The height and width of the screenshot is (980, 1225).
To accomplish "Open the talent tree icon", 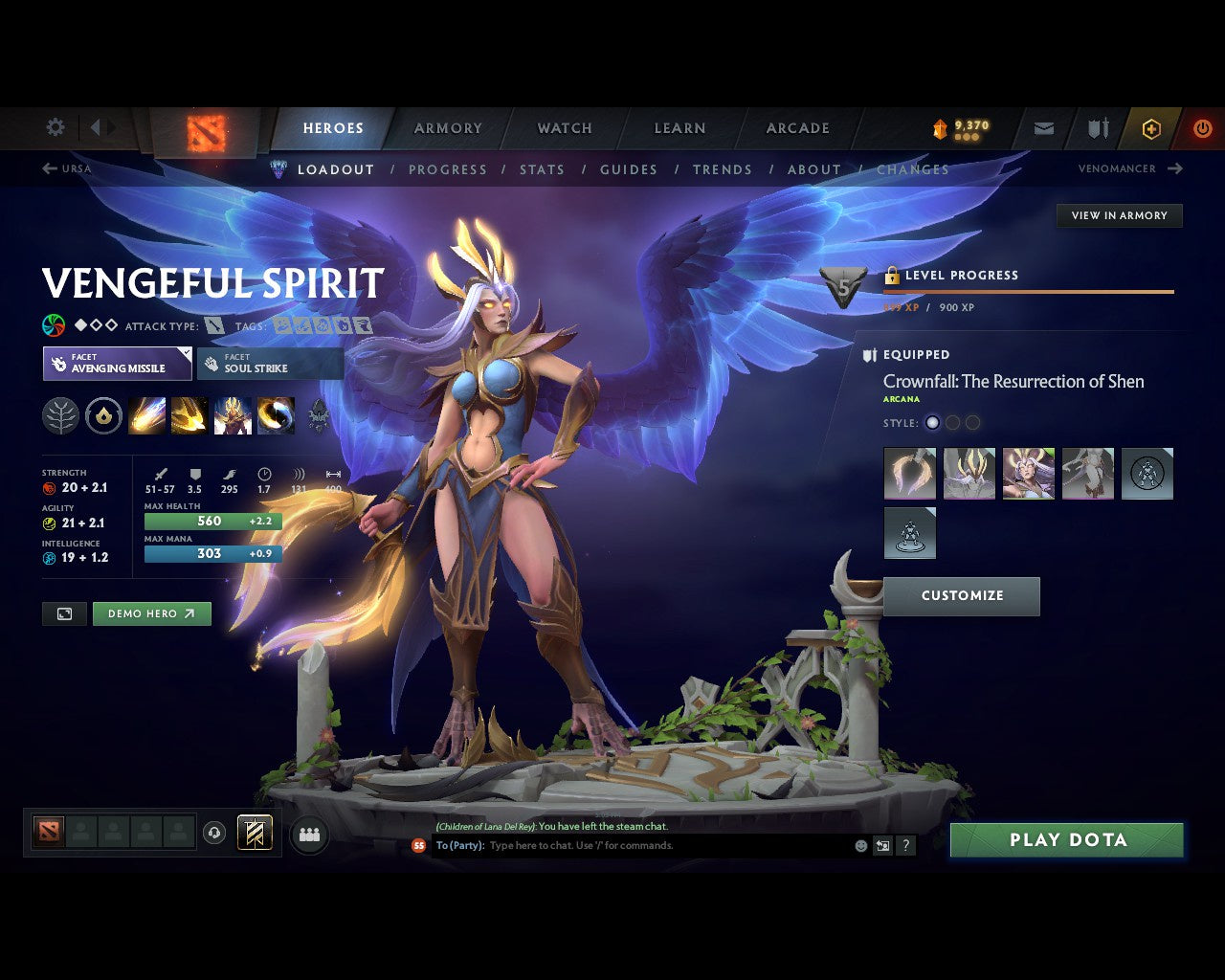I will [60, 415].
